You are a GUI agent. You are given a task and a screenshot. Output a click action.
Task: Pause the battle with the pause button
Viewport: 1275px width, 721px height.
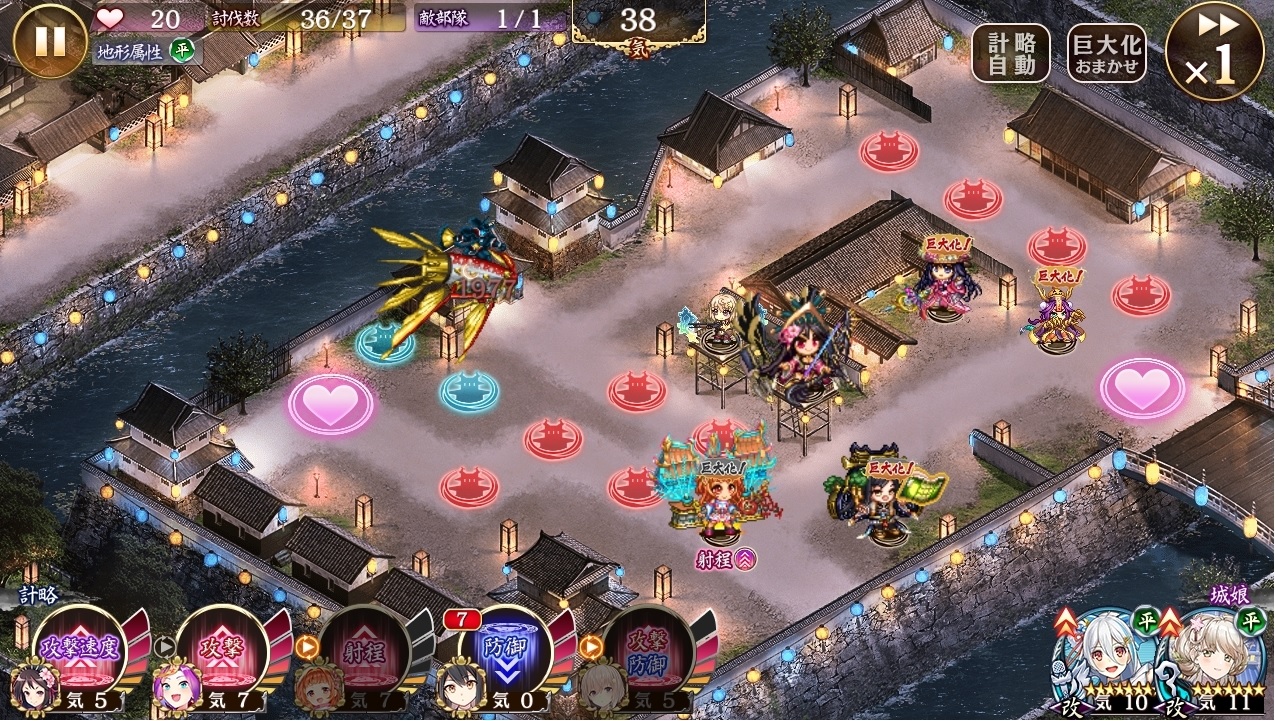(x=50, y=41)
